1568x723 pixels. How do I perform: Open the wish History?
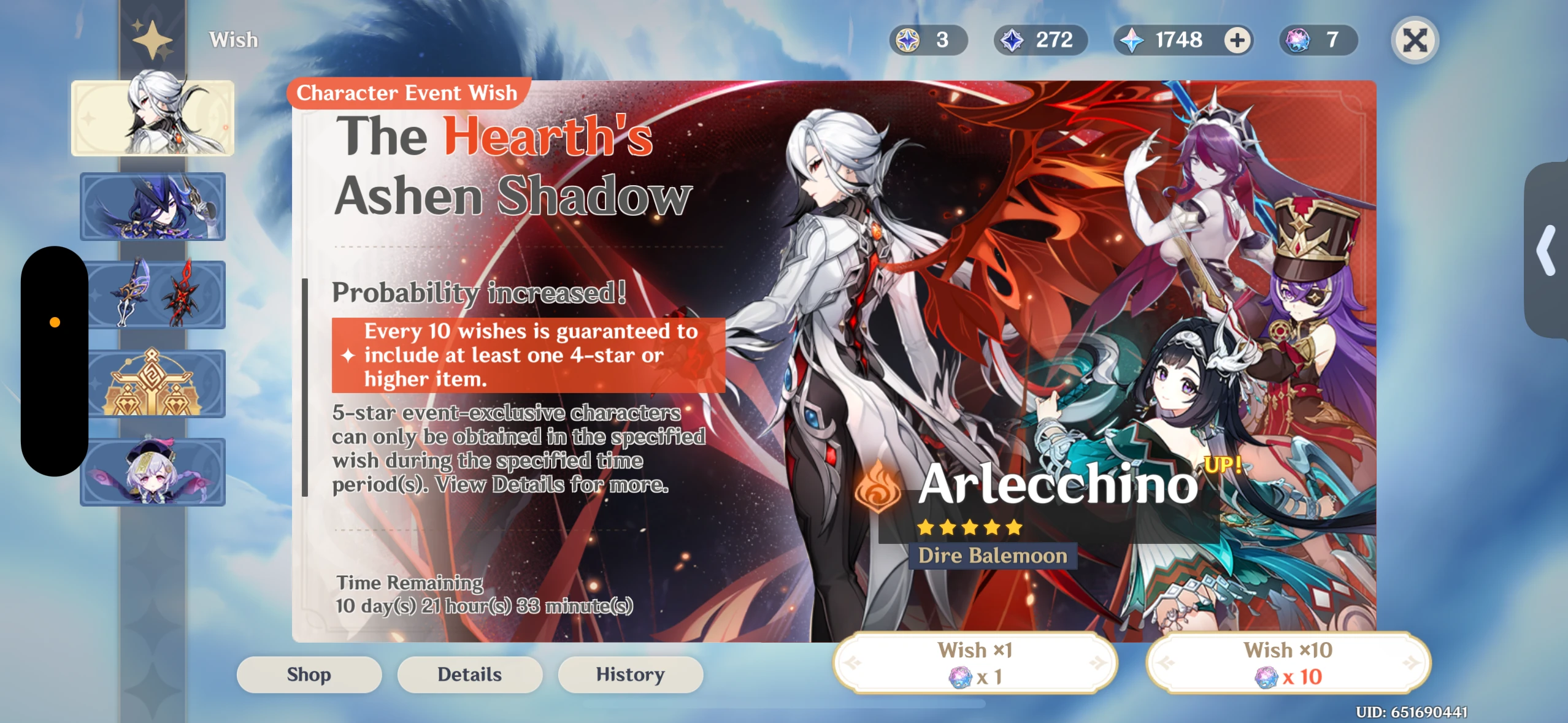pos(631,674)
